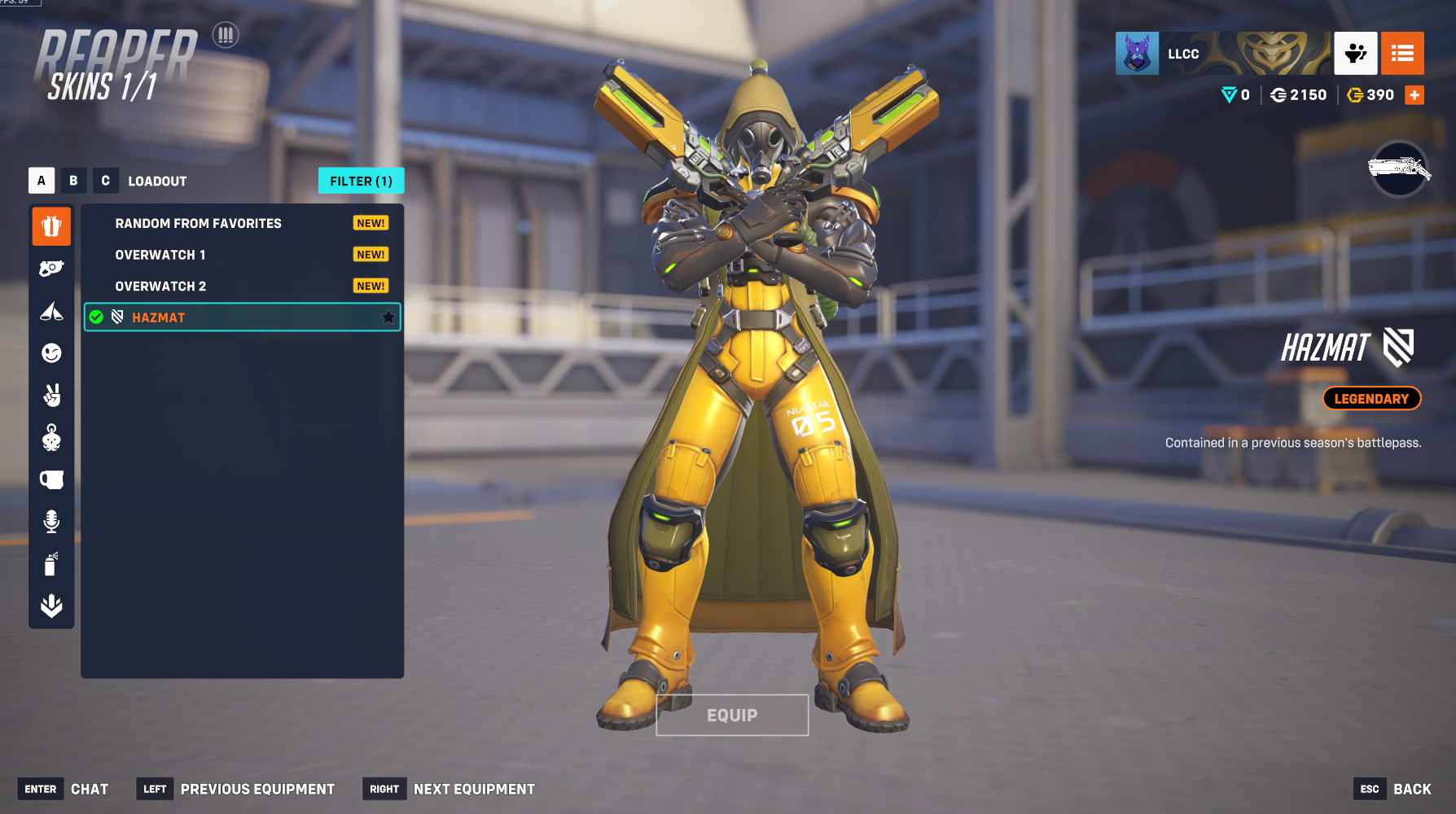This screenshot has height=814, width=1456.
Task: Open the social group menu
Action: click(x=1355, y=54)
